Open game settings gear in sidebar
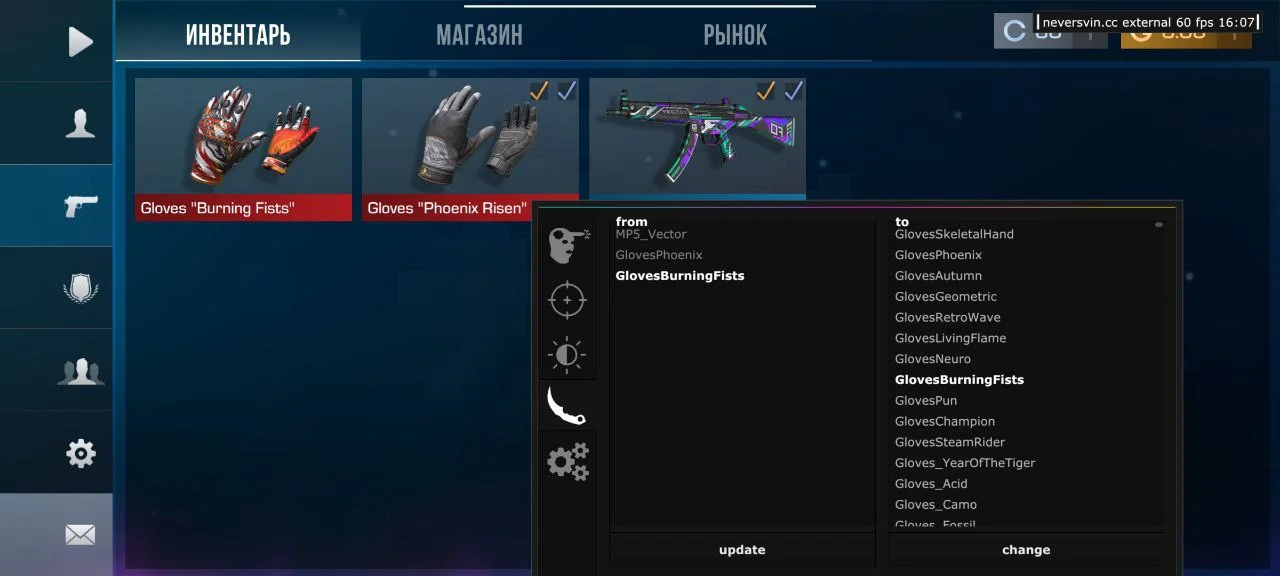Viewport: 1280px width, 576px height. pos(80,454)
